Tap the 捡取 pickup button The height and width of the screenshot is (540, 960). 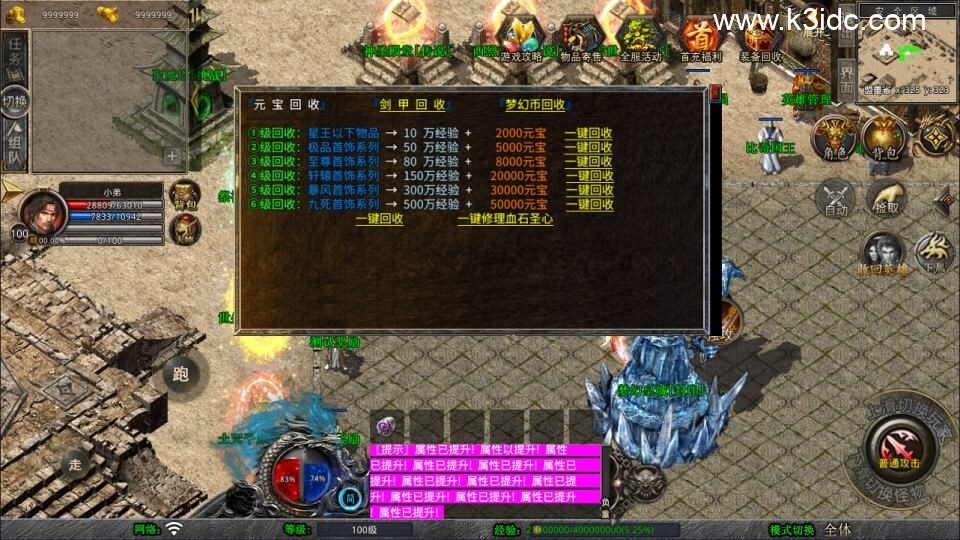pyautogui.click(x=884, y=197)
